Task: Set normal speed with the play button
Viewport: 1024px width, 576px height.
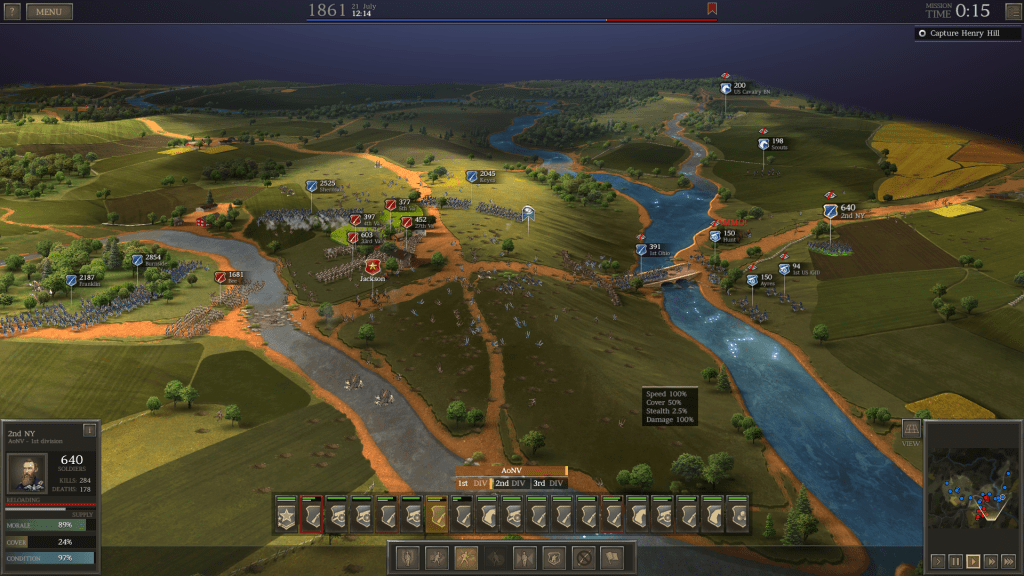Action: click(x=973, y=561)
